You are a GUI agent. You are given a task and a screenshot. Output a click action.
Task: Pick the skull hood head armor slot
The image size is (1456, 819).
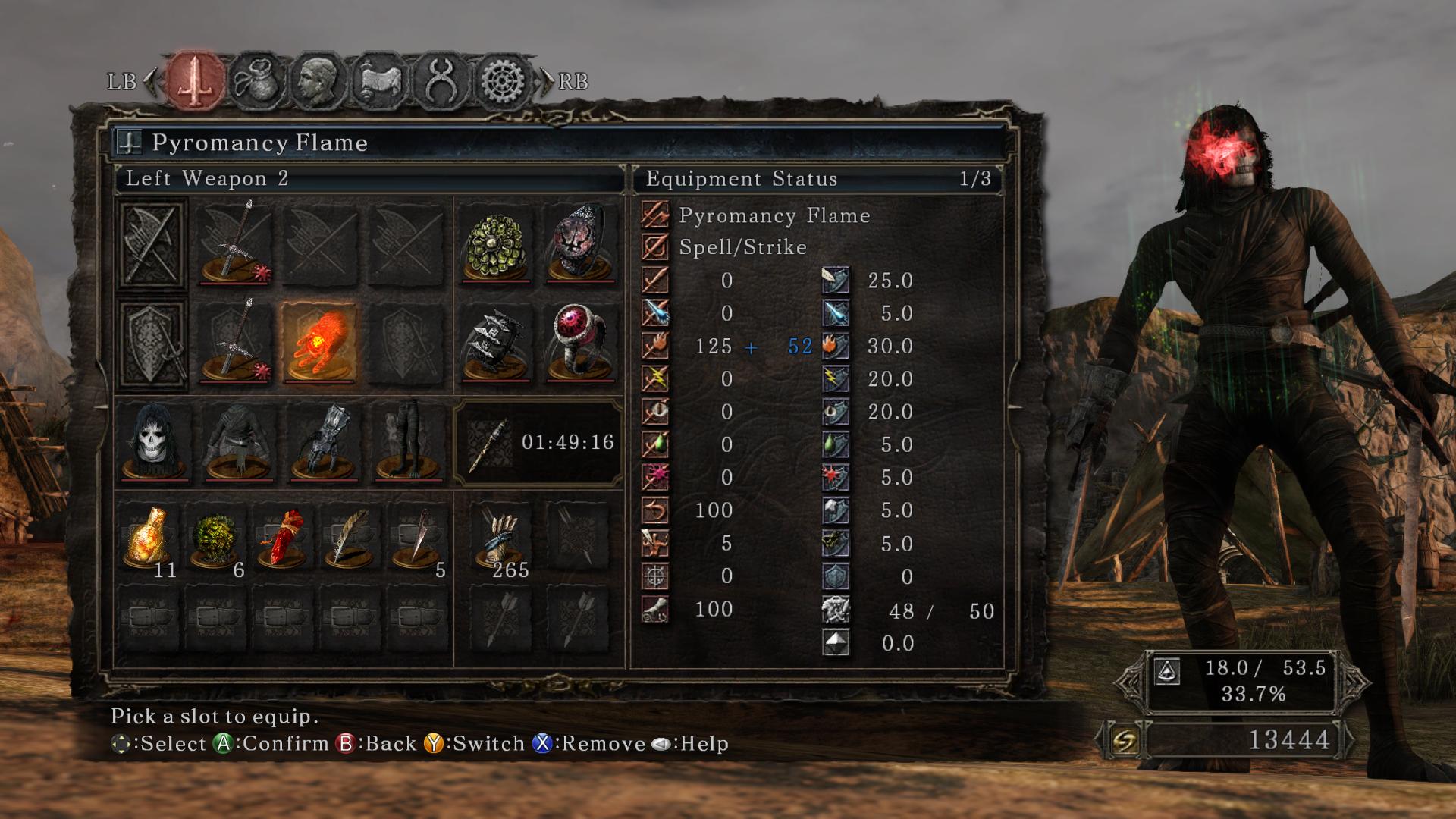tap(154, 442)
